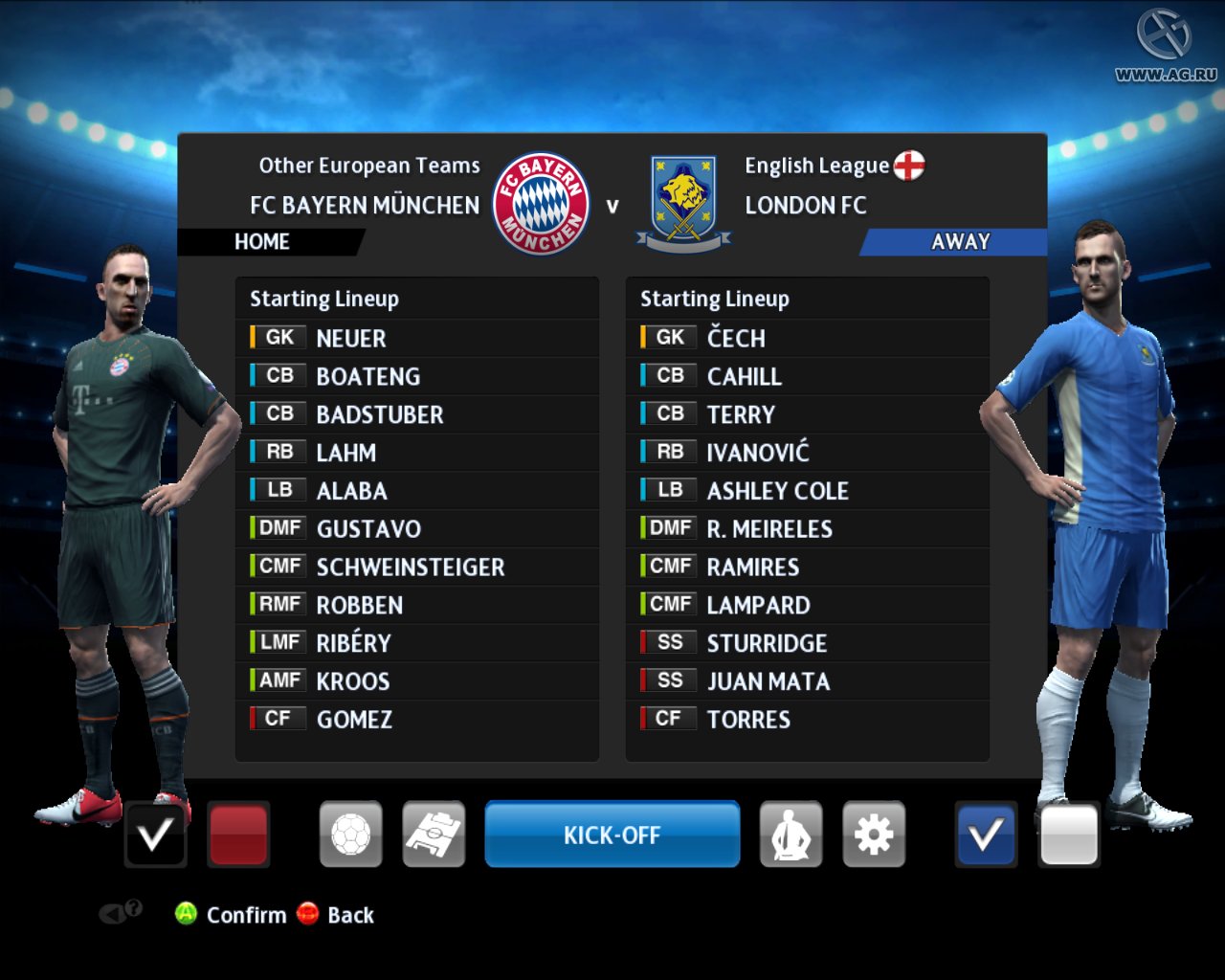Select NEUER in the Bayern lineup

[x=351, y=339]
